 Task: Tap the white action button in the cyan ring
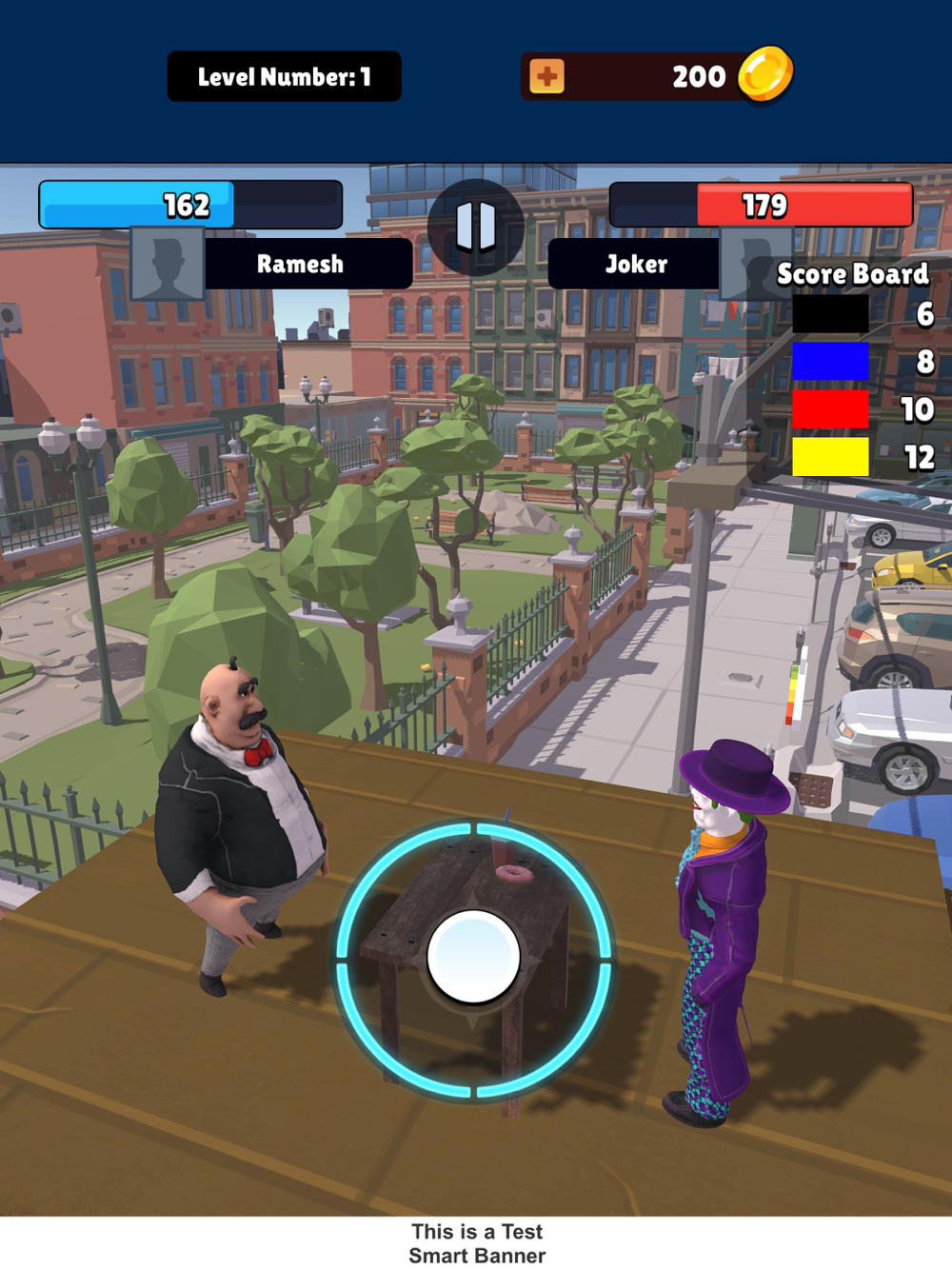click(473, 957)
